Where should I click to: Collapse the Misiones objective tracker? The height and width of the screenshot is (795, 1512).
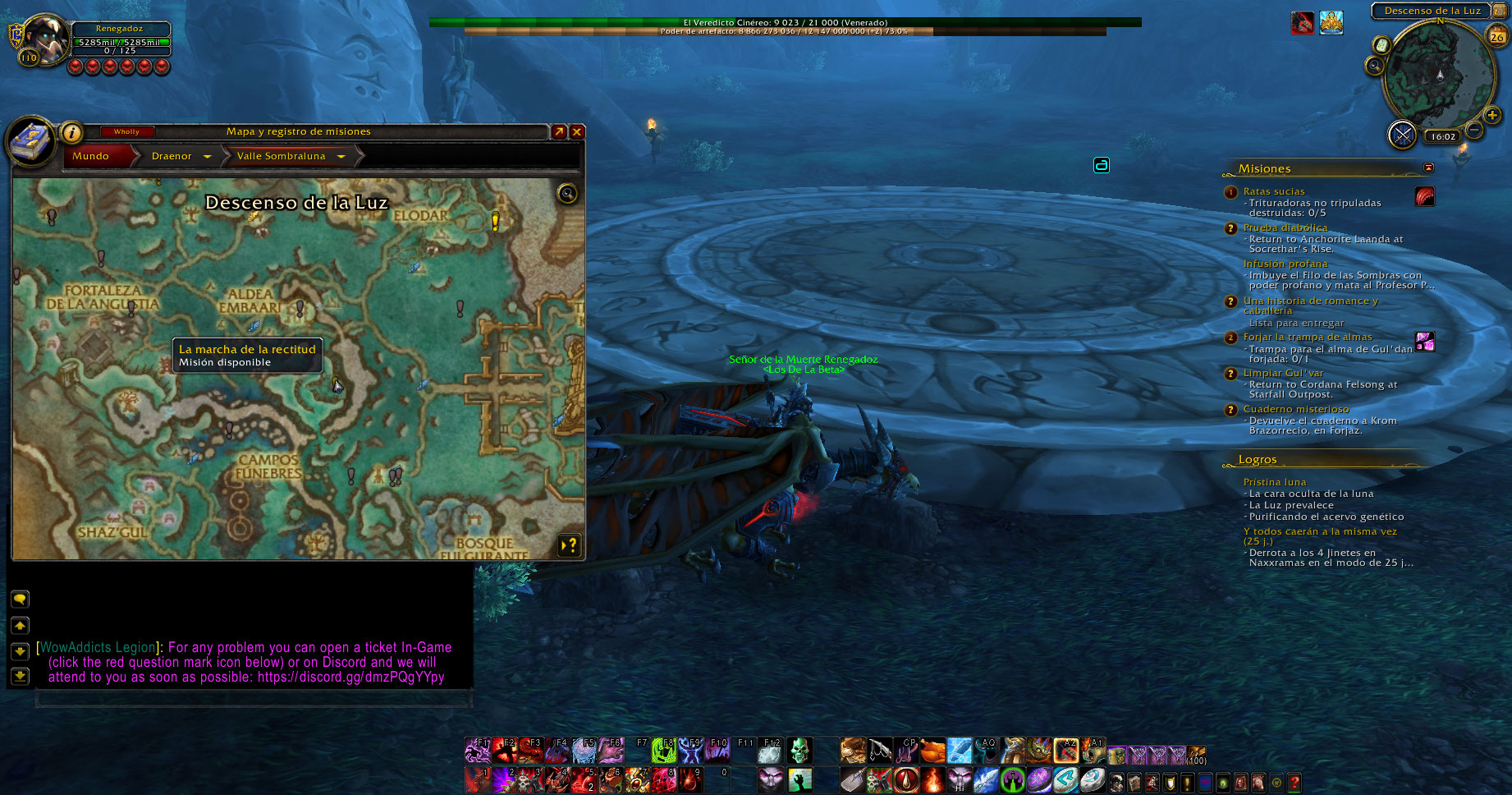(1428, 168)
